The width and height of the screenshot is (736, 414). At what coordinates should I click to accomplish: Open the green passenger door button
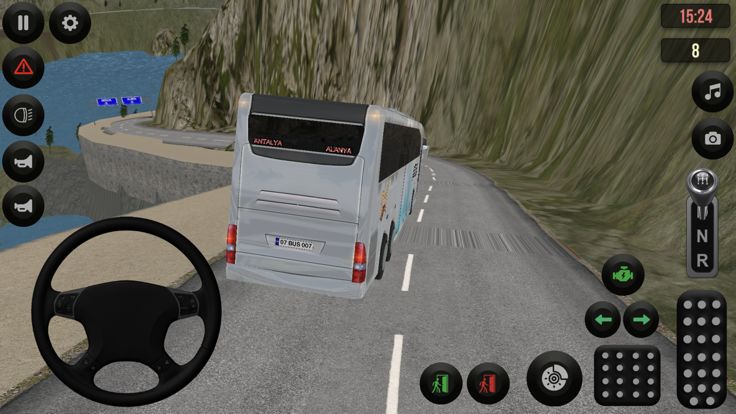(x=441, y=383)
